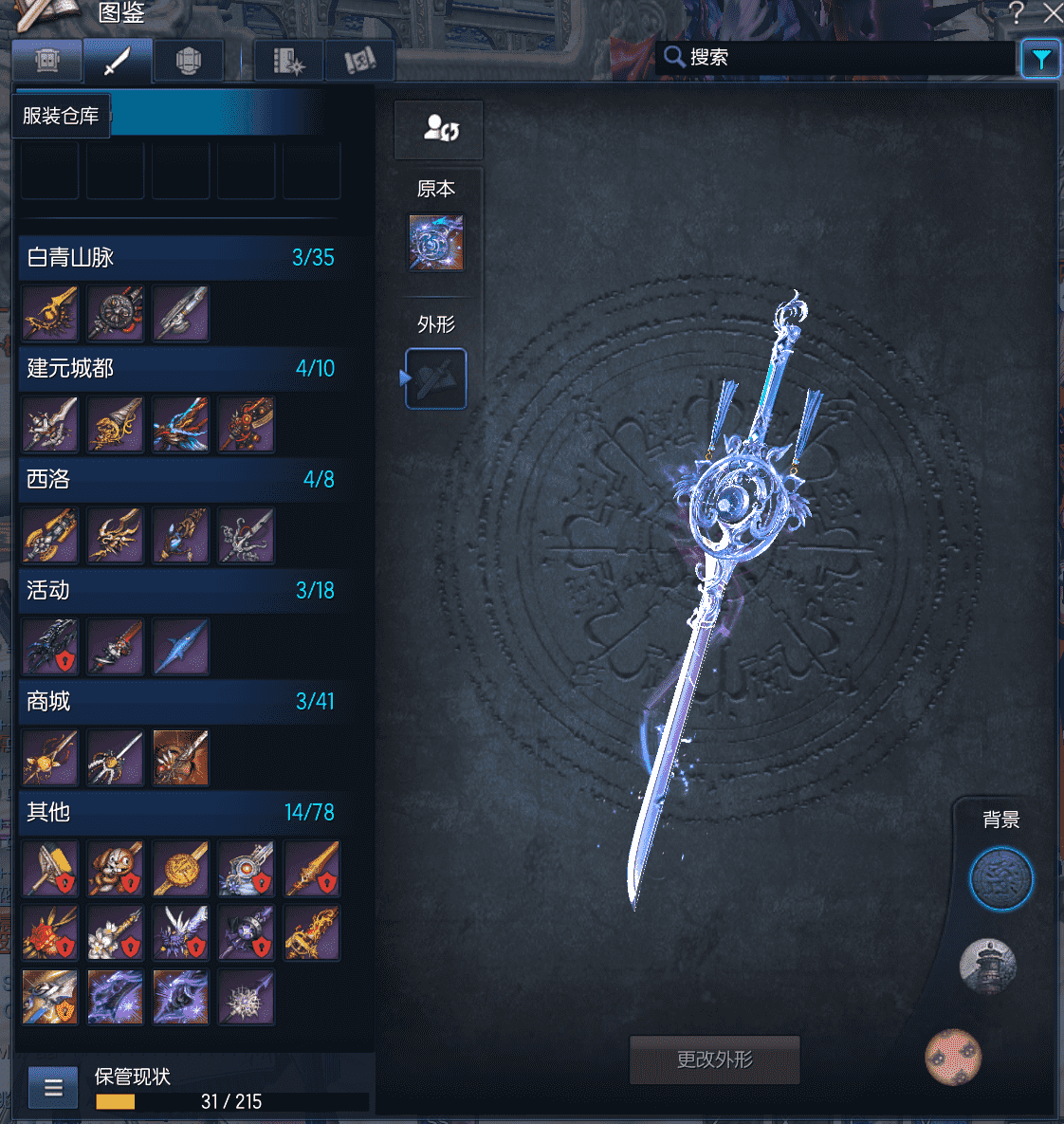Viewport: 1064px width, 1124px height.
Task: Toggle the 商城 category header
Action: (180, 701)
